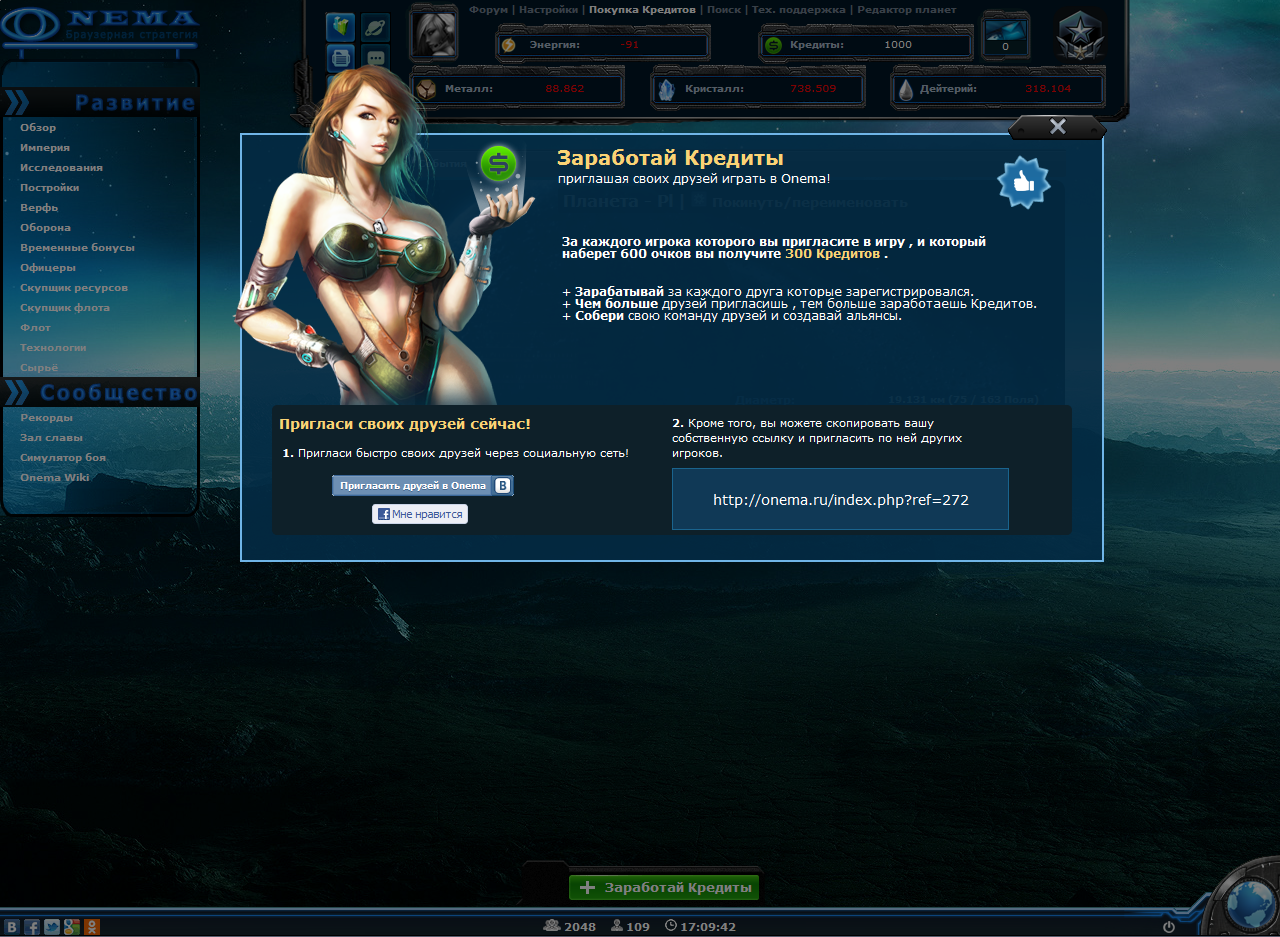
Task: Click the player avatar portrait
Action: [434, 37]
